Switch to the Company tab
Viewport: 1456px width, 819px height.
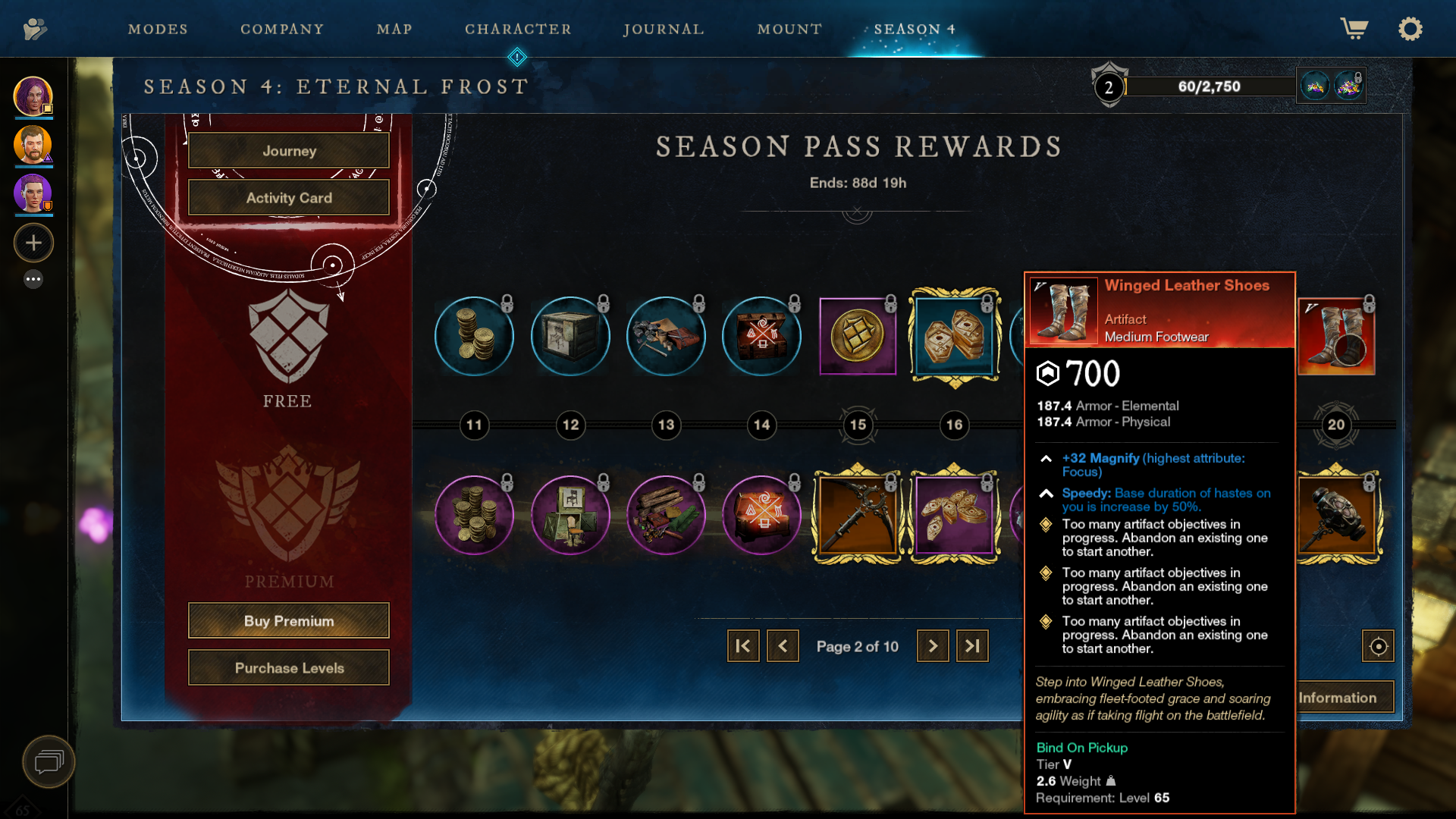pyautogui.click(x=282, y=30)
